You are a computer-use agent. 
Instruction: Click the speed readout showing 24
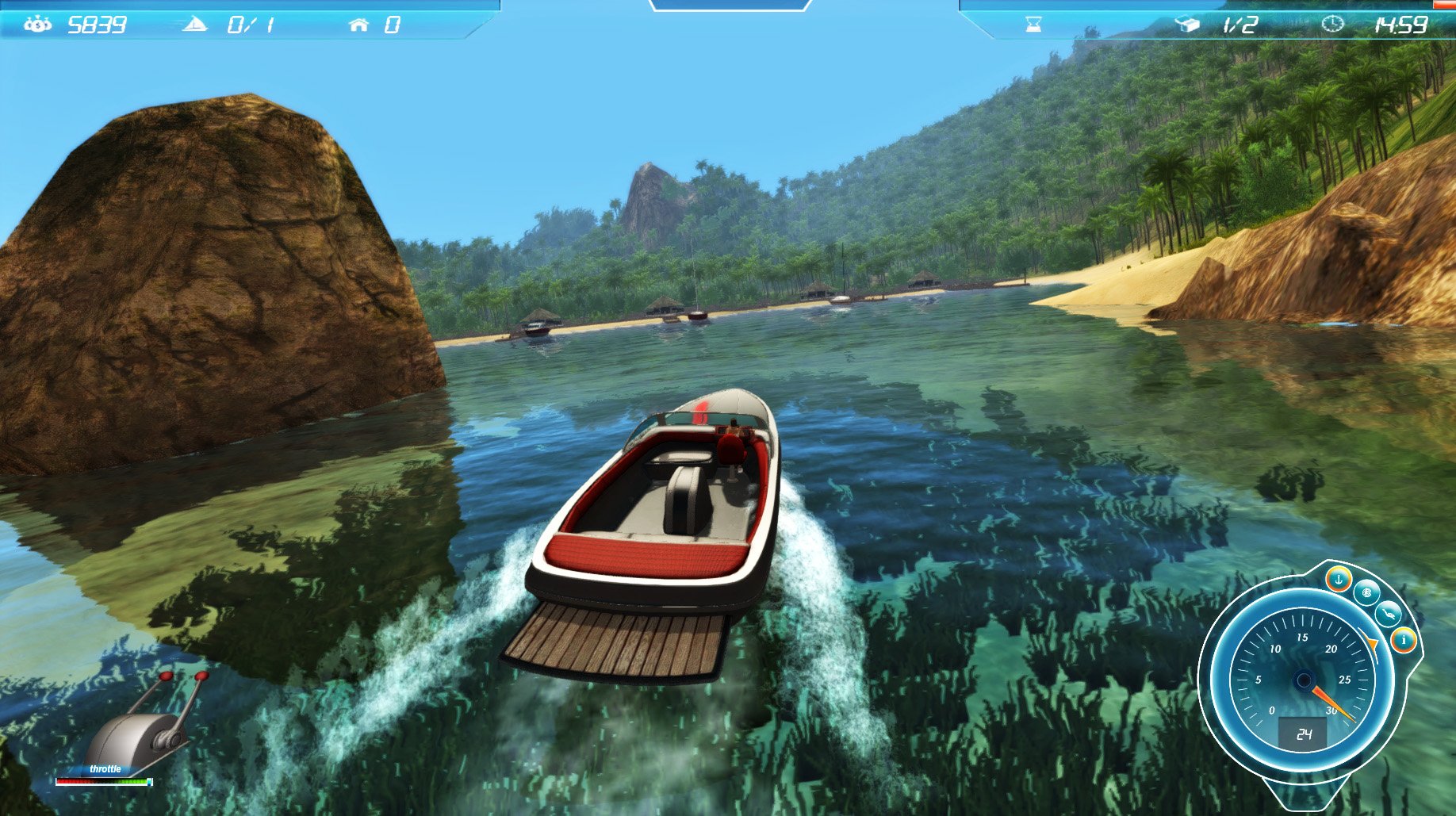click(x=1304, y=734)
